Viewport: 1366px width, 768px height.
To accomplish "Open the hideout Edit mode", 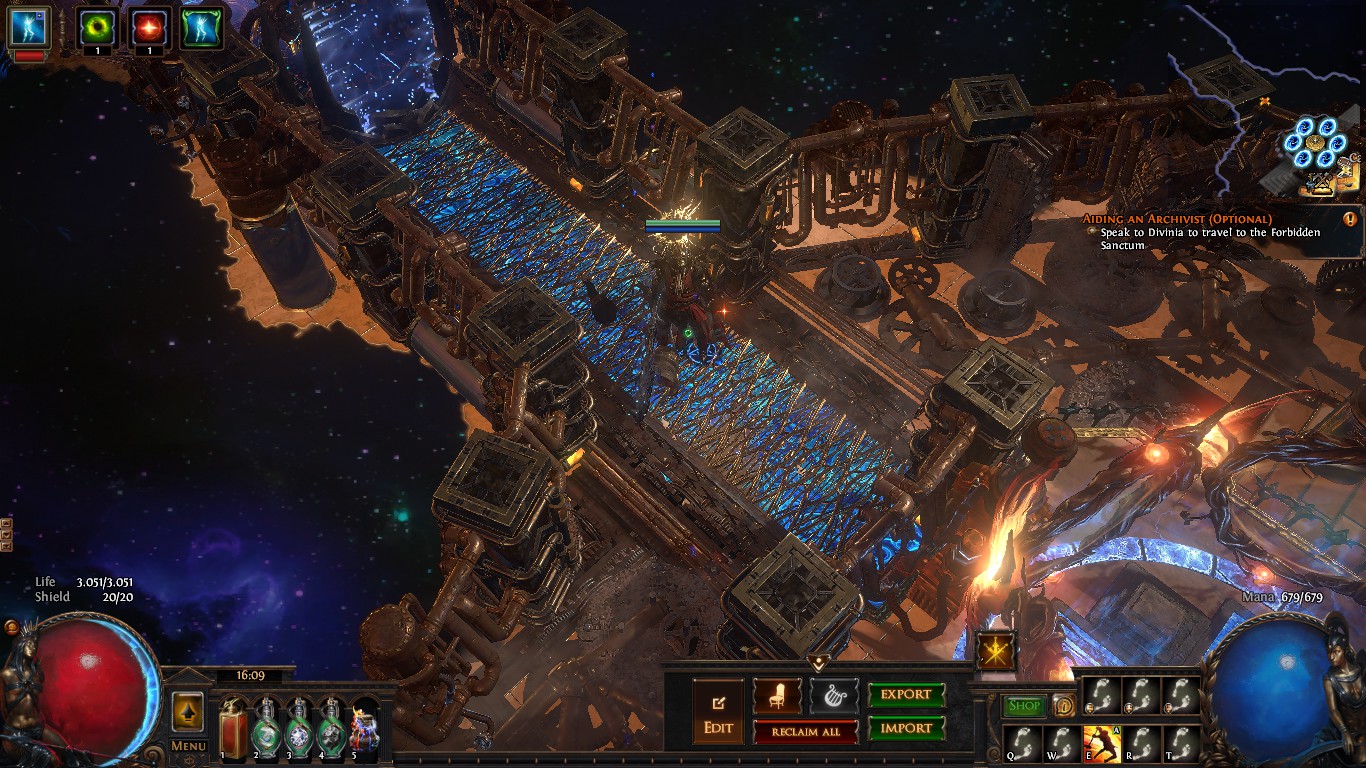I will (718, 711).
